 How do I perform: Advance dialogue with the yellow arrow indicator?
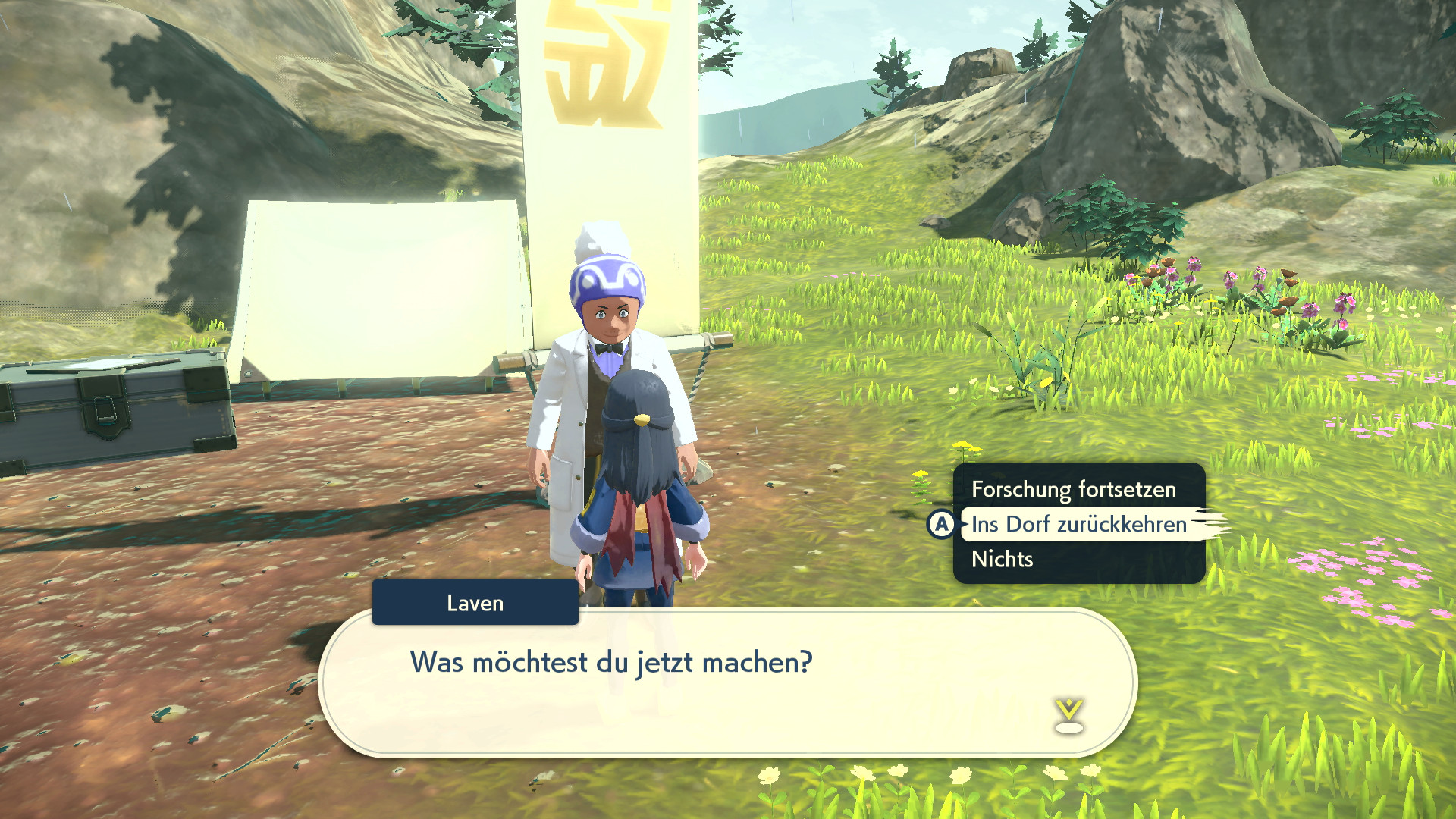1068,716
